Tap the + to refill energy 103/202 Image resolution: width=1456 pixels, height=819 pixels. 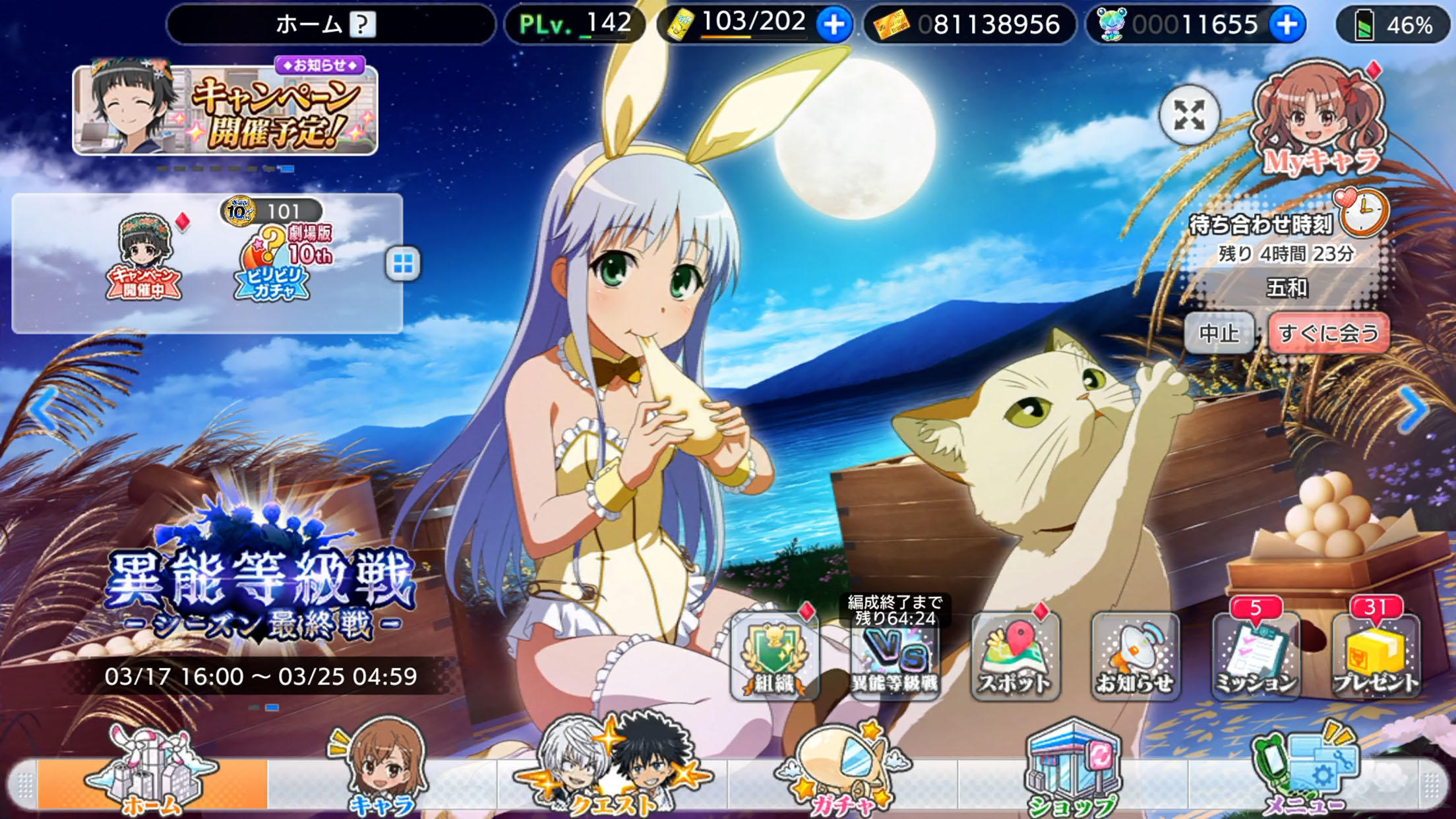[835, 24]
